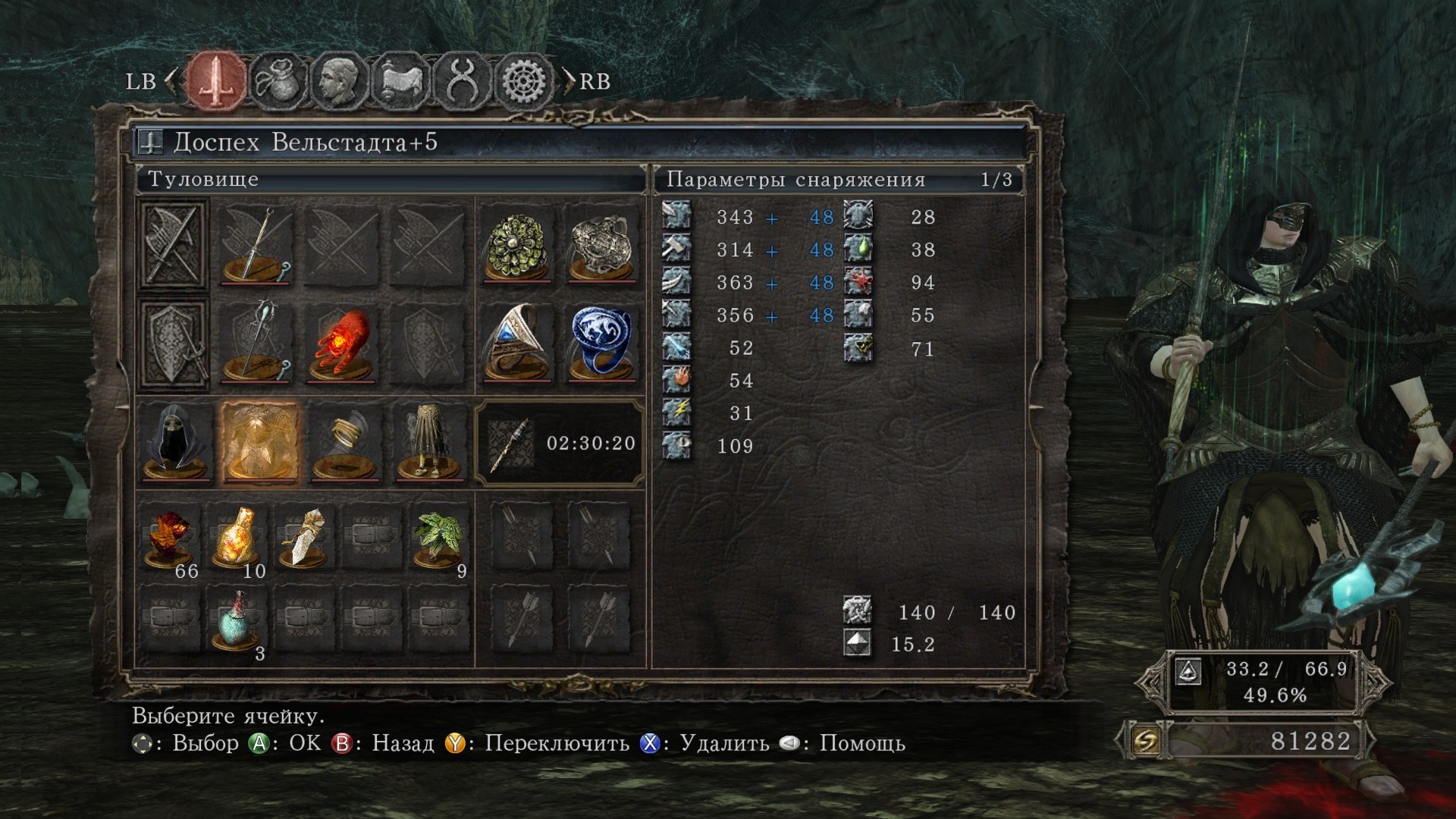Select the timed item slot showing 02:30:20

(560, 444)
